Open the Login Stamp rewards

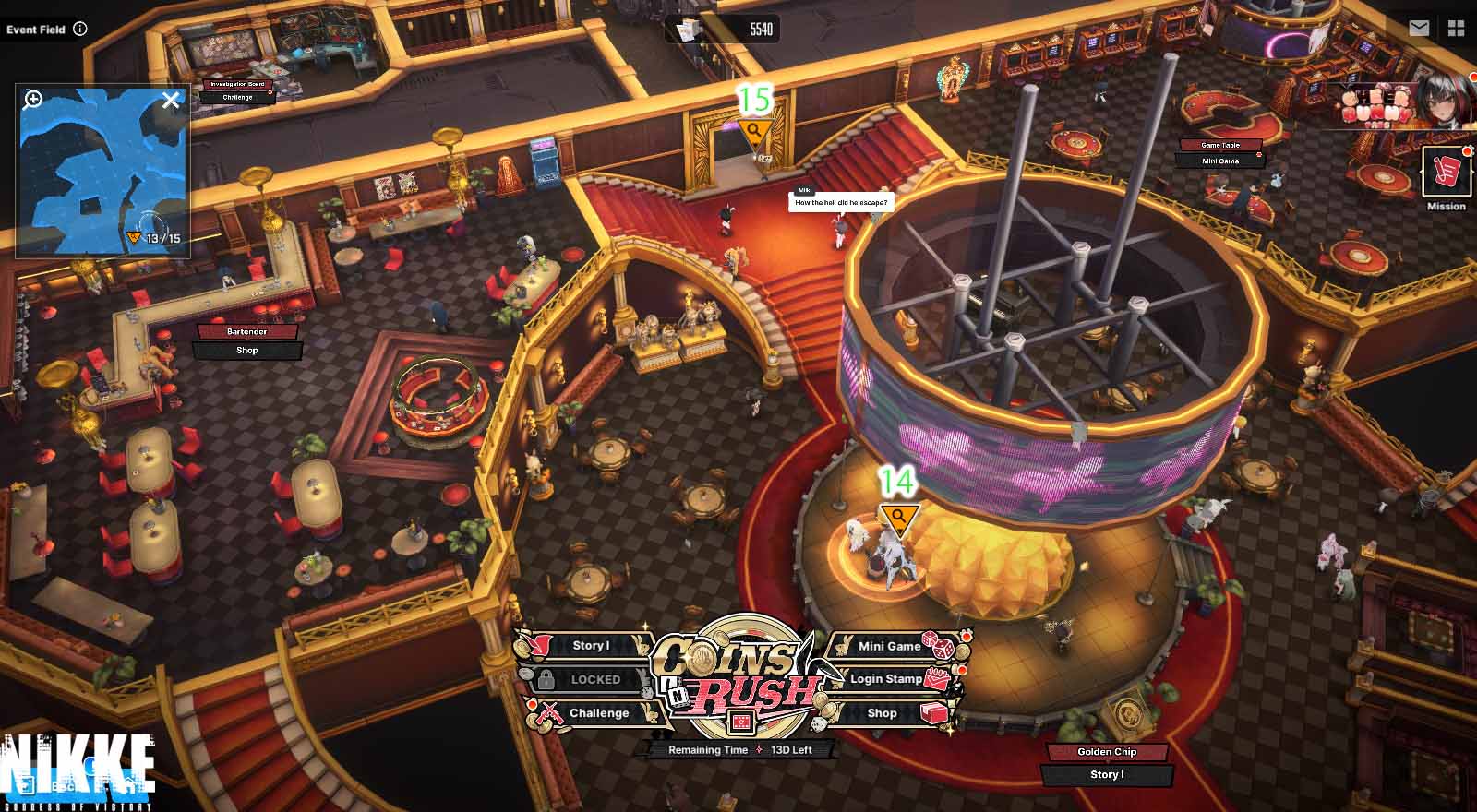tap(886, 679)
